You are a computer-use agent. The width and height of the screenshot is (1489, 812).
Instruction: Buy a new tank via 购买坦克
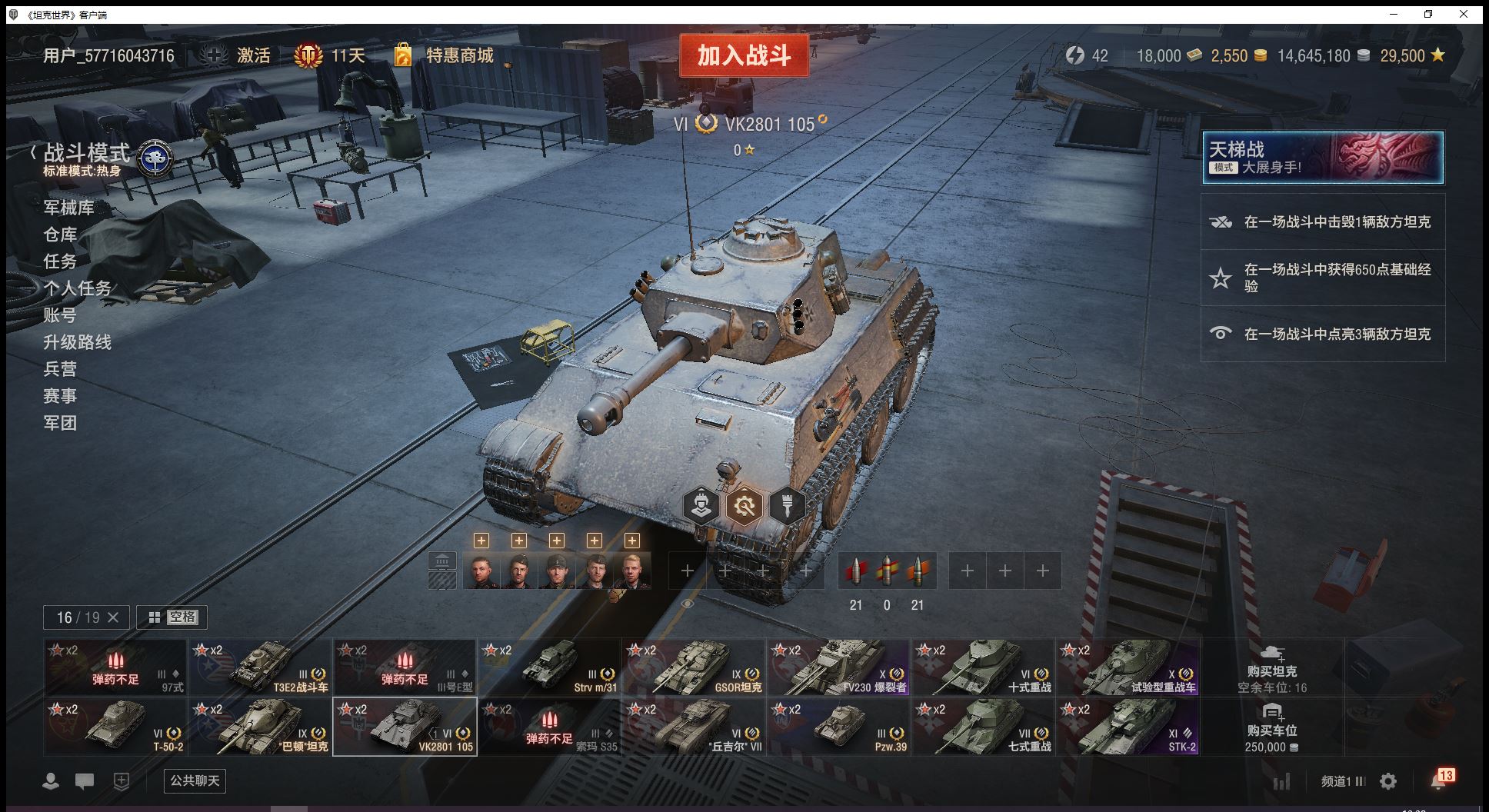pyautogui.click(x=1271, y=667)
